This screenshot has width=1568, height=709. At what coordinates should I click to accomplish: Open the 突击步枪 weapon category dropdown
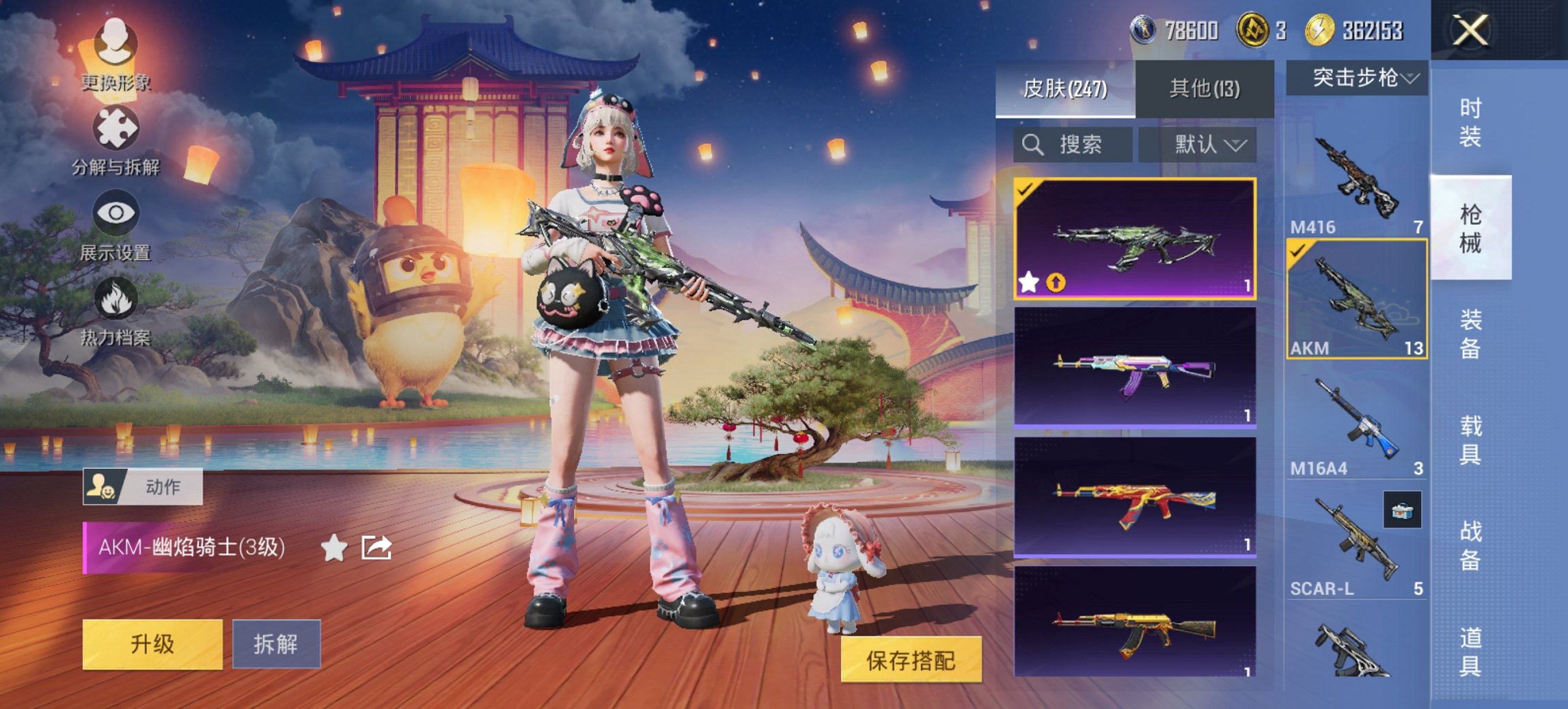click(x=1358, y=78)
